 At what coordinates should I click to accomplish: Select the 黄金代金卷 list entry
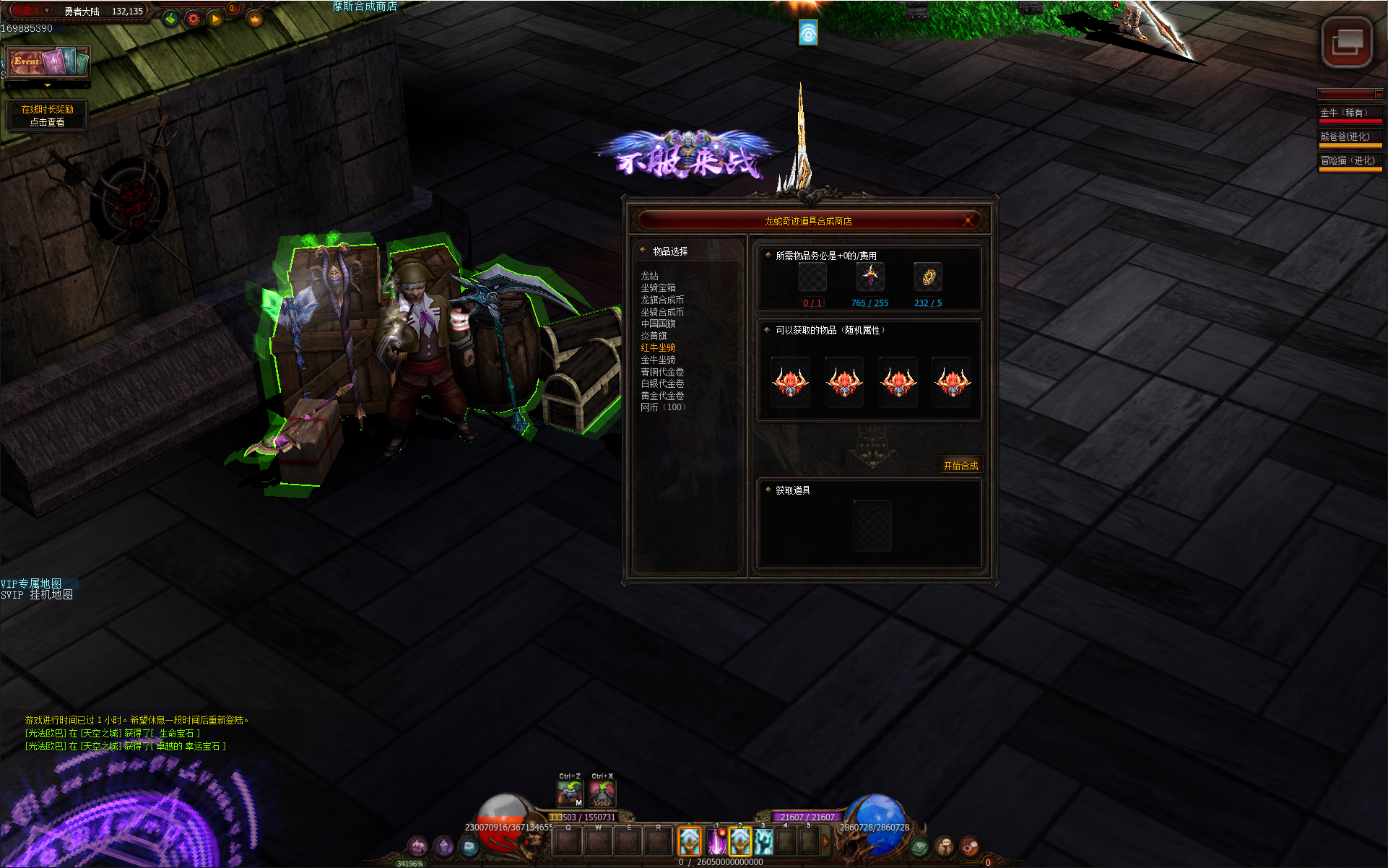[662, 396]
